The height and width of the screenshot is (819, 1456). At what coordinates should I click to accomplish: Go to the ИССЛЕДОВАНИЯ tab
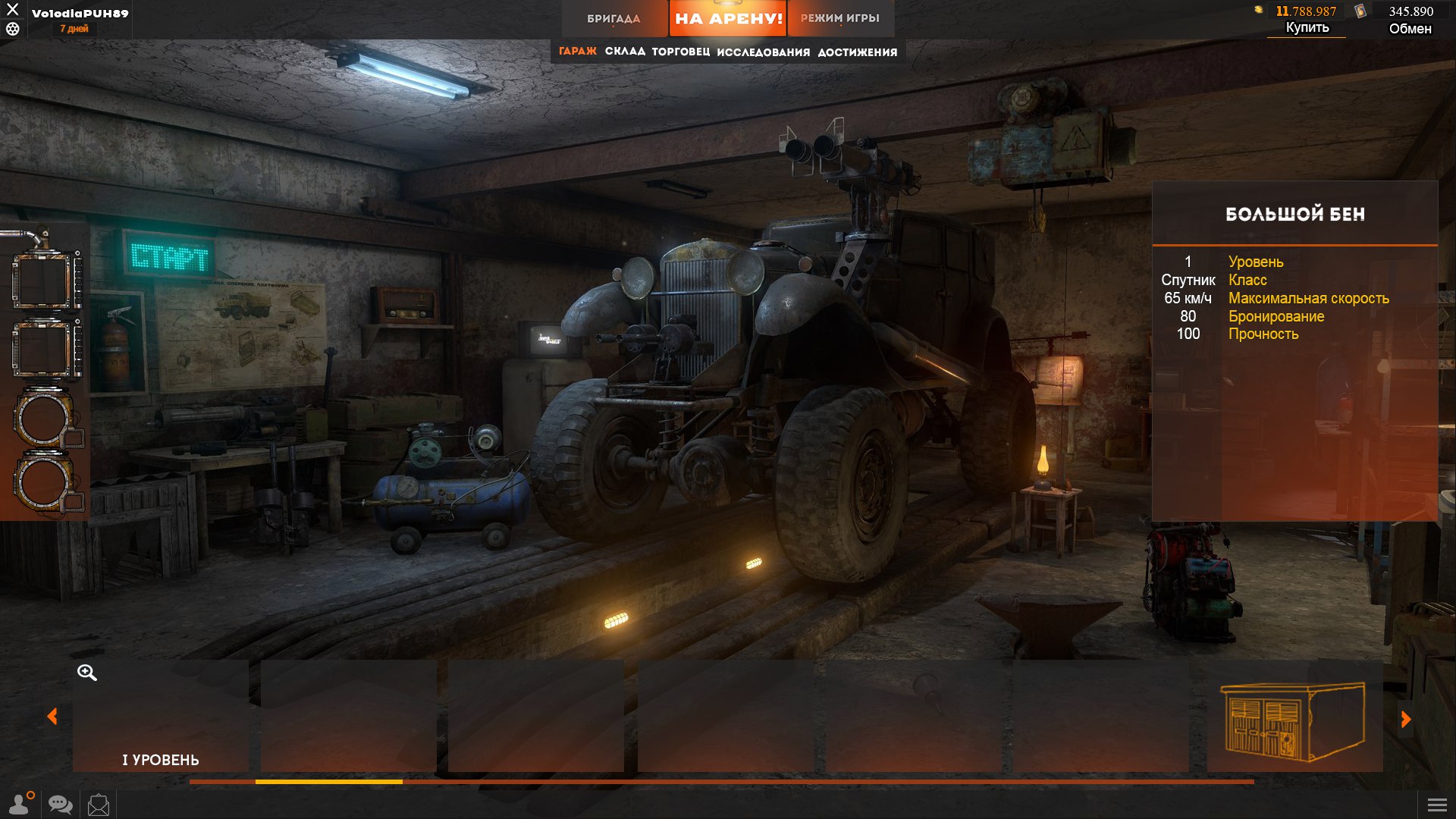763,52
